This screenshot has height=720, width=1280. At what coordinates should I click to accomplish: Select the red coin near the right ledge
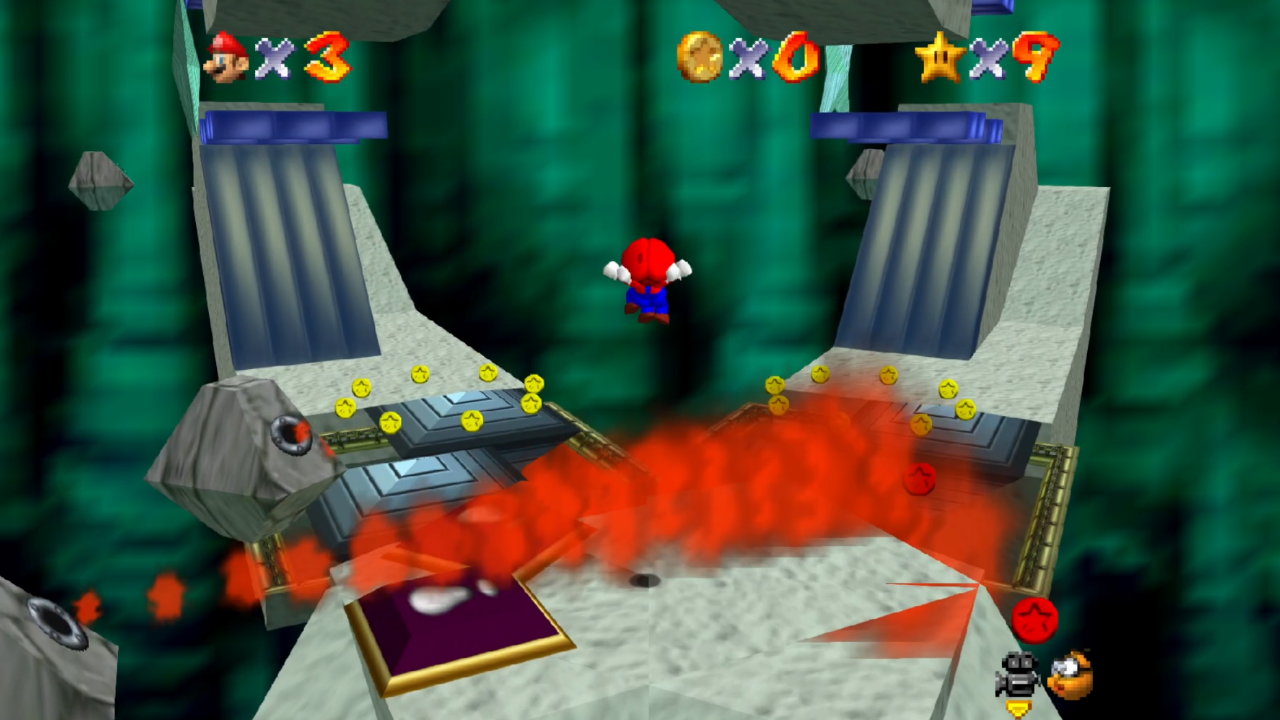click(x=921, y=480)
